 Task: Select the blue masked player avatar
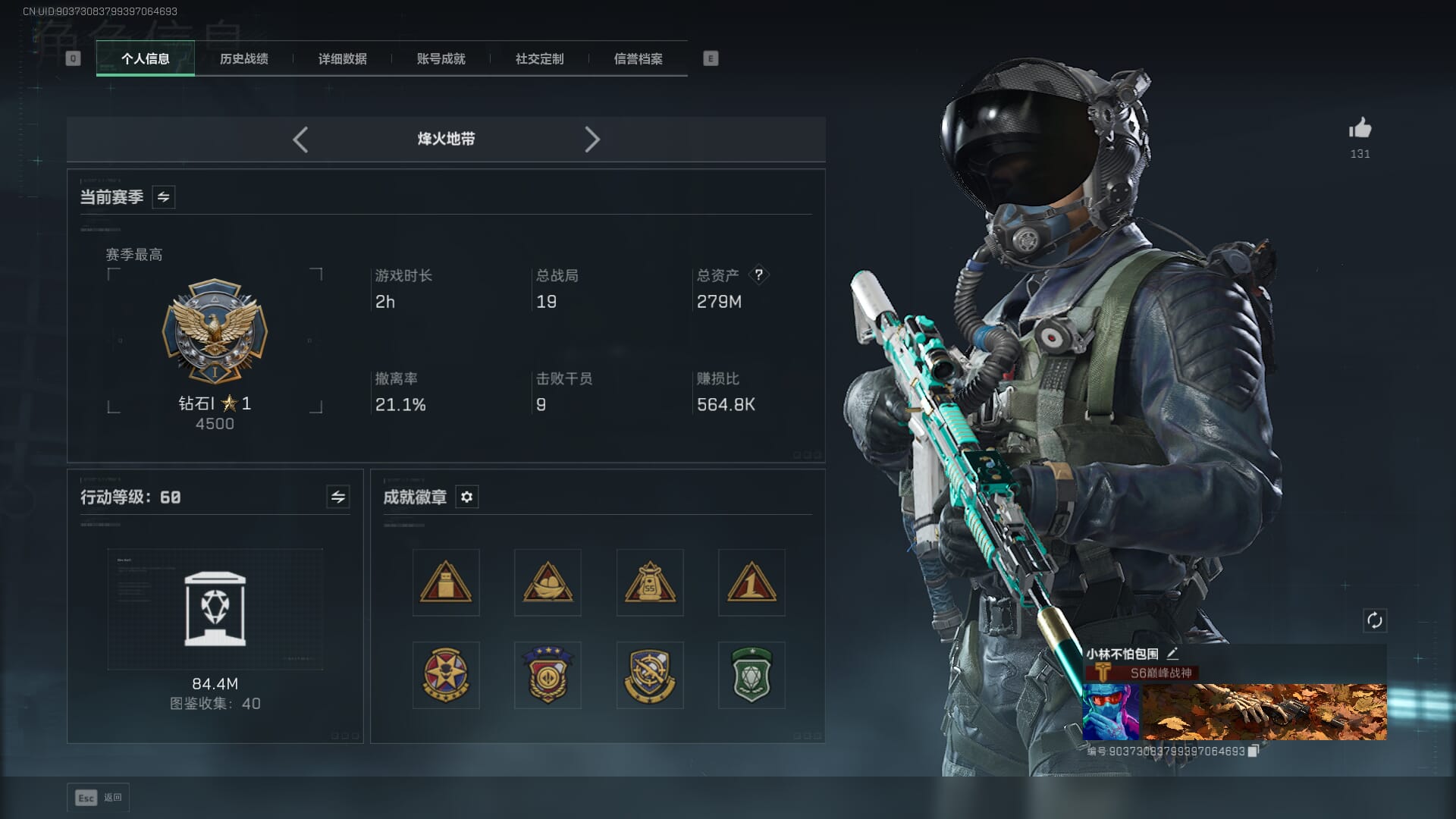tap(1110, 712)
